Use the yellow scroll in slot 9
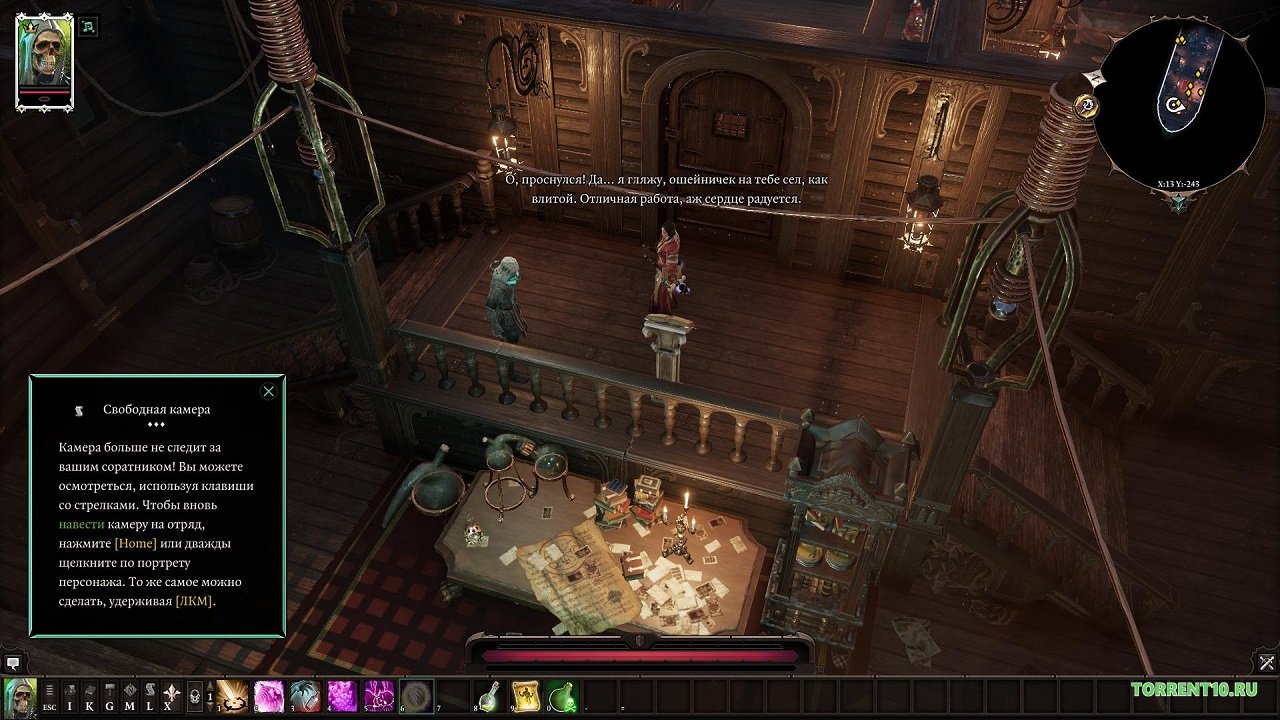The image size is (1280, 720). click(x=526, y=695)
